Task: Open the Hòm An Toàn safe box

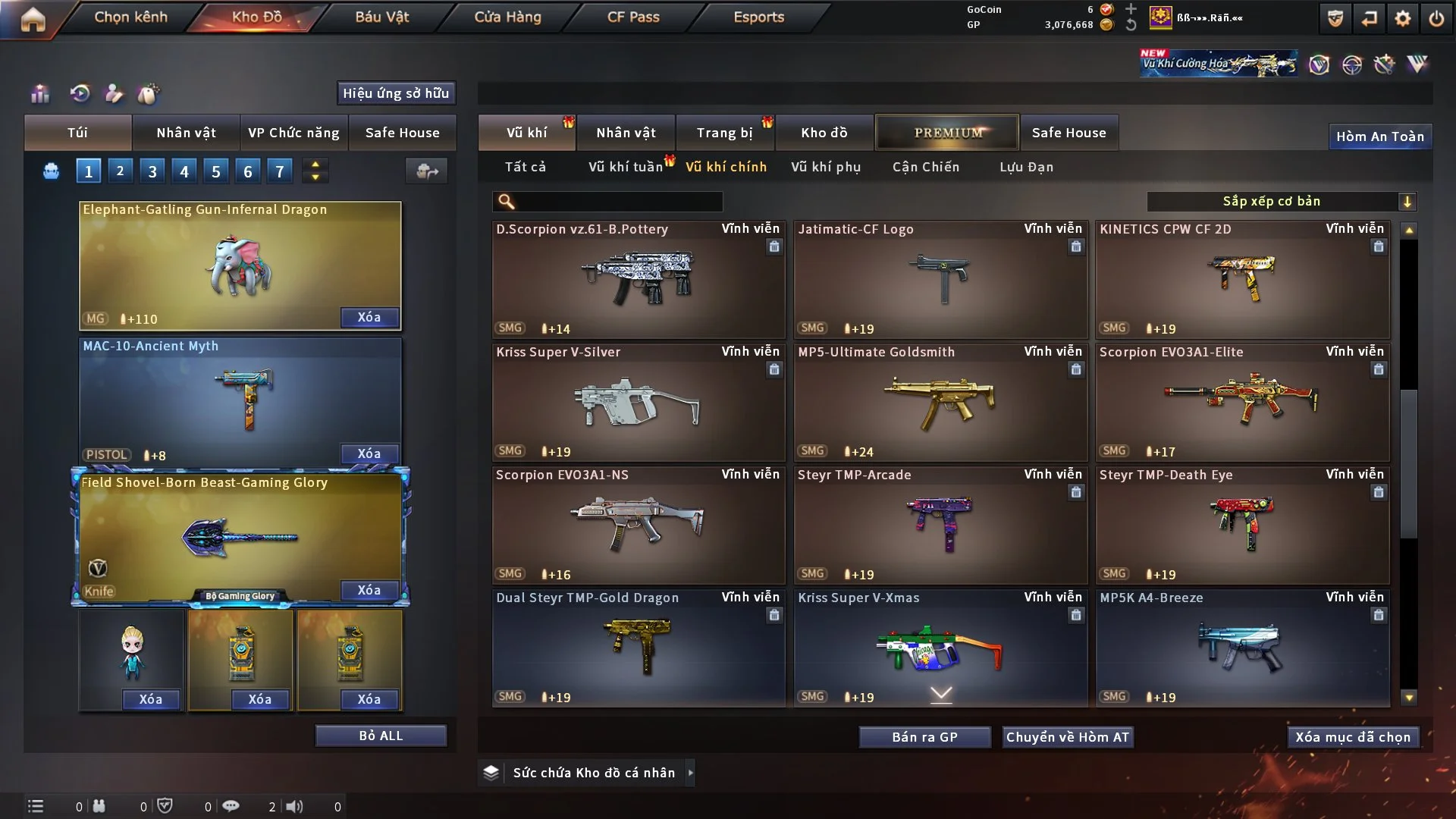Action: coord(1379,136)
